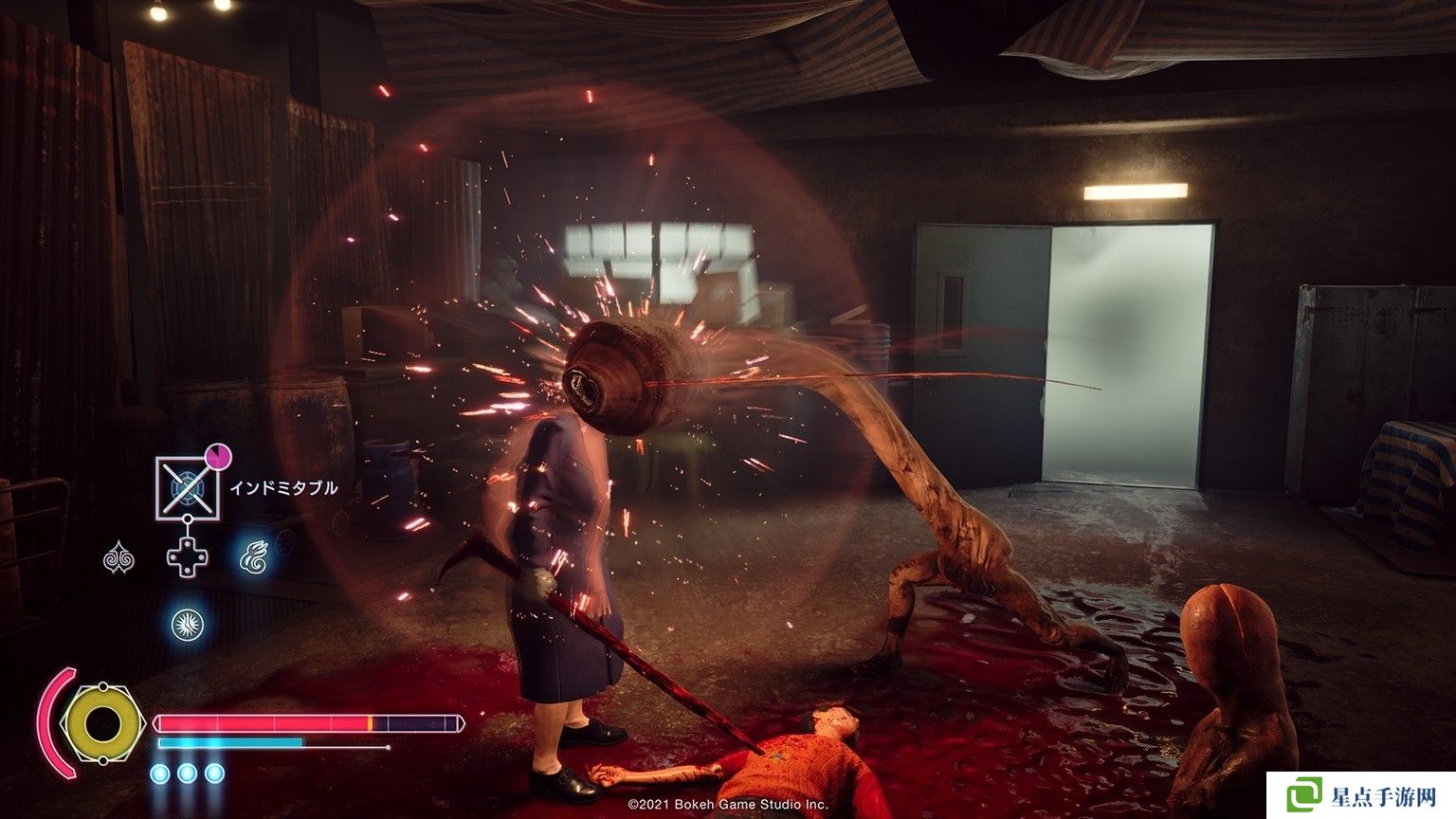Trigger the glowing blue sunburst skill
The image size is (1456, 819).
(187, 625)
